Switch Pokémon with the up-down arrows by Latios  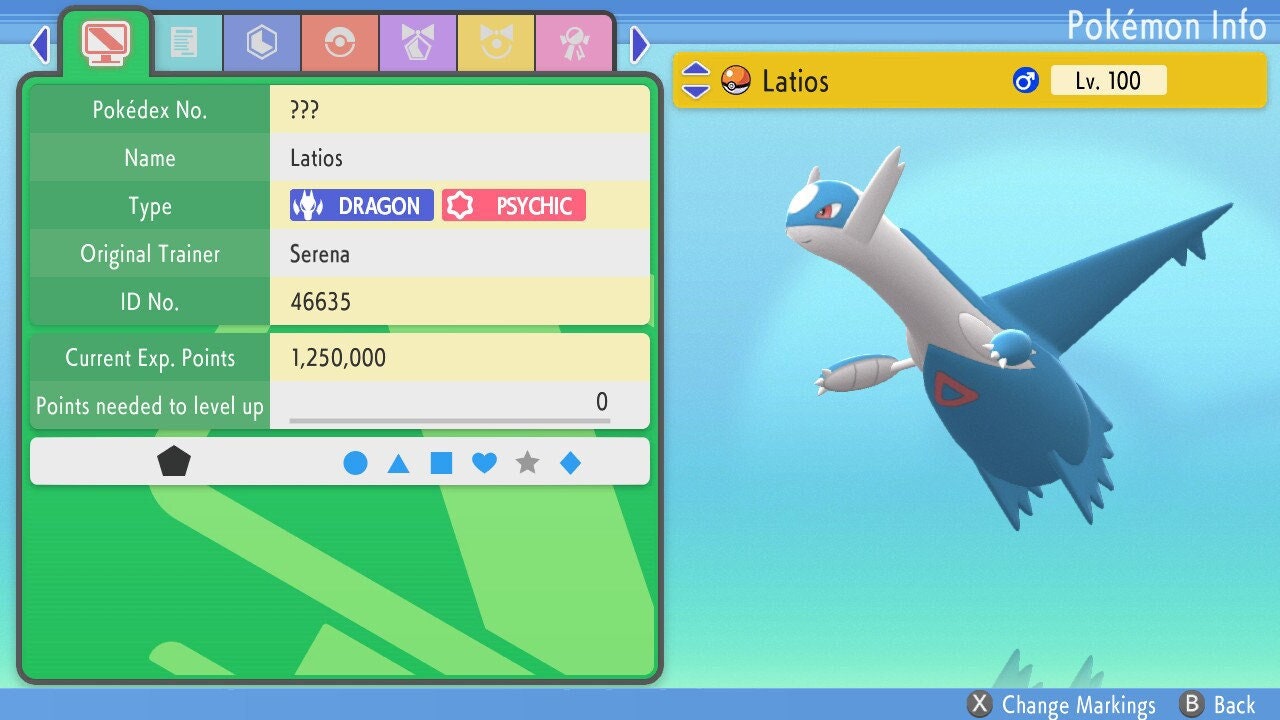[695, 81]
